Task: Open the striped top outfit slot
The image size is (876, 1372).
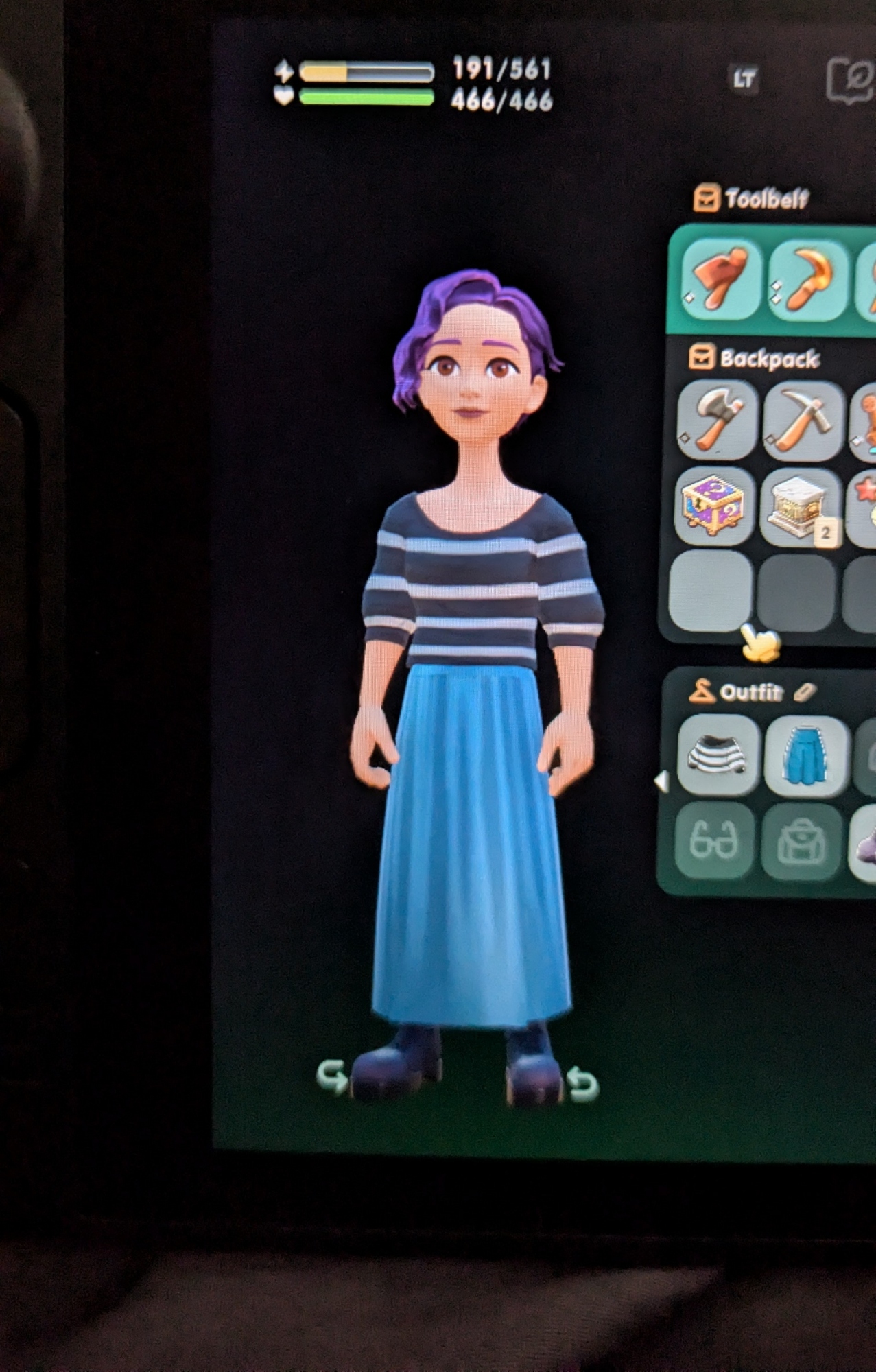Action: tap(718, 755)
